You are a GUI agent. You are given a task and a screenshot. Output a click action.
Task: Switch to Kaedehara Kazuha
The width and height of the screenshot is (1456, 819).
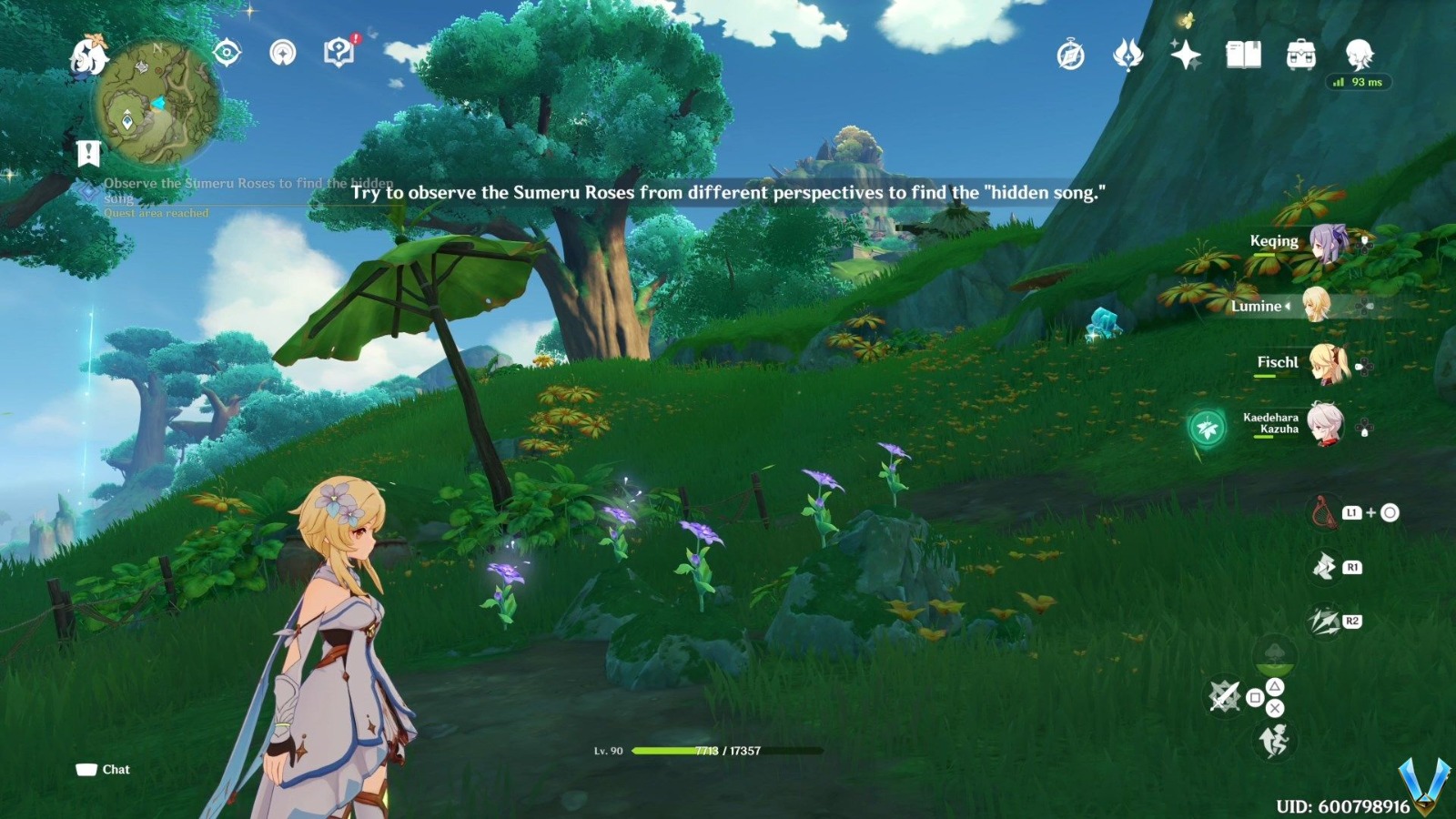tap(1324, 424)
